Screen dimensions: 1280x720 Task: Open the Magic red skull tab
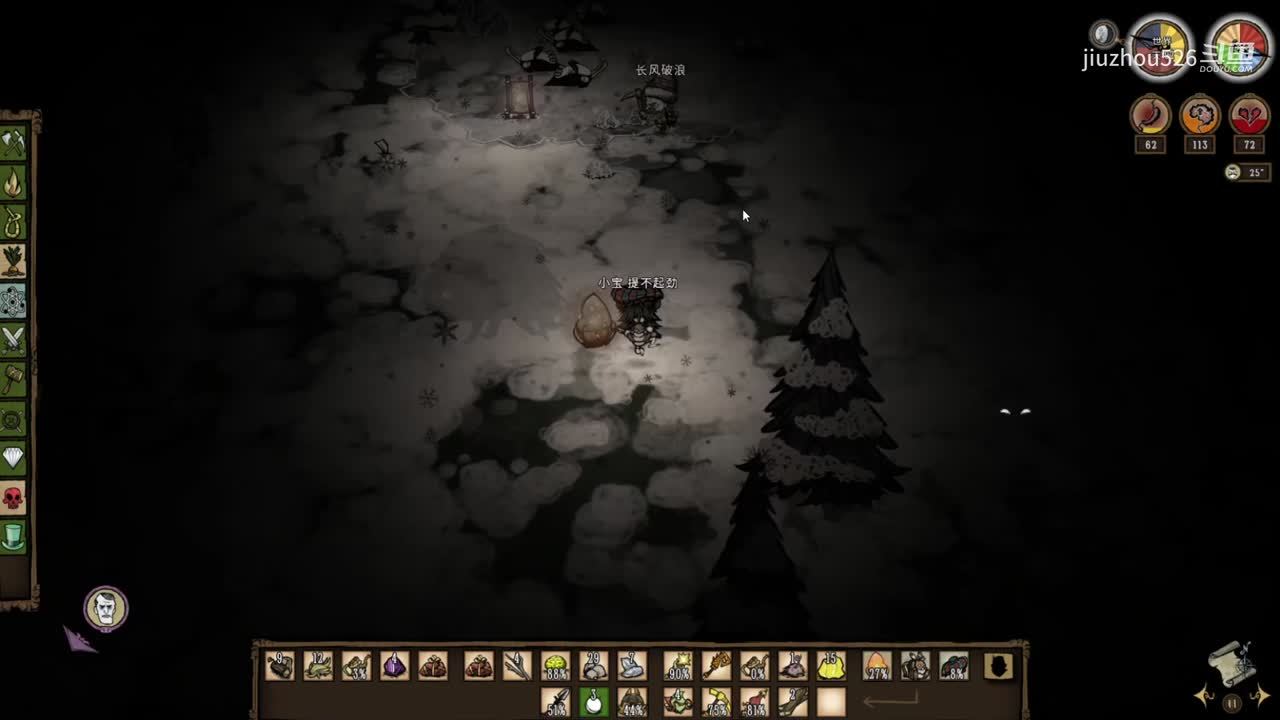(x=13, y=497)
